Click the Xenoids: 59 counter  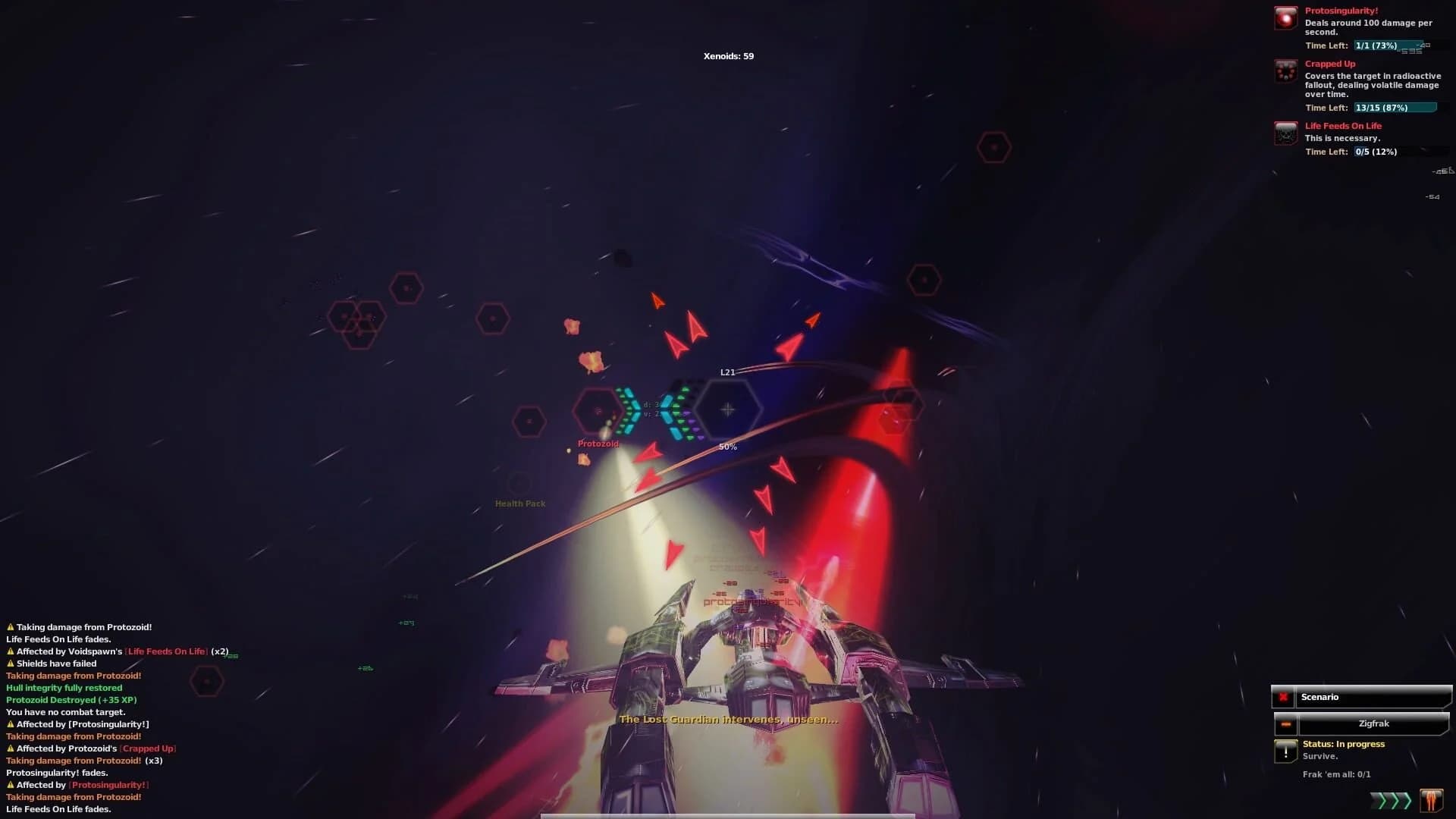[727, 55]
